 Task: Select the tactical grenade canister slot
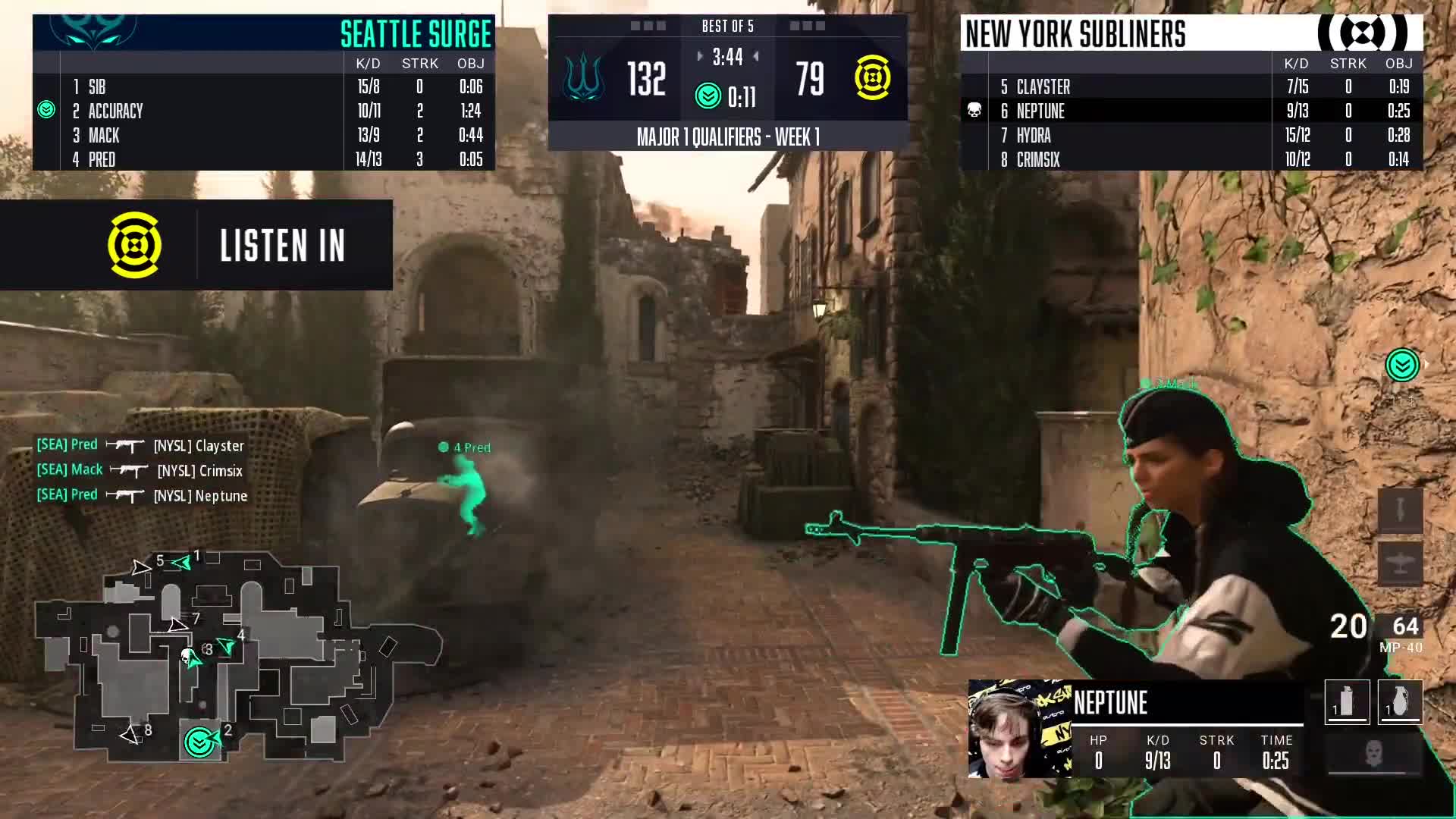[x=1347, y=702]
